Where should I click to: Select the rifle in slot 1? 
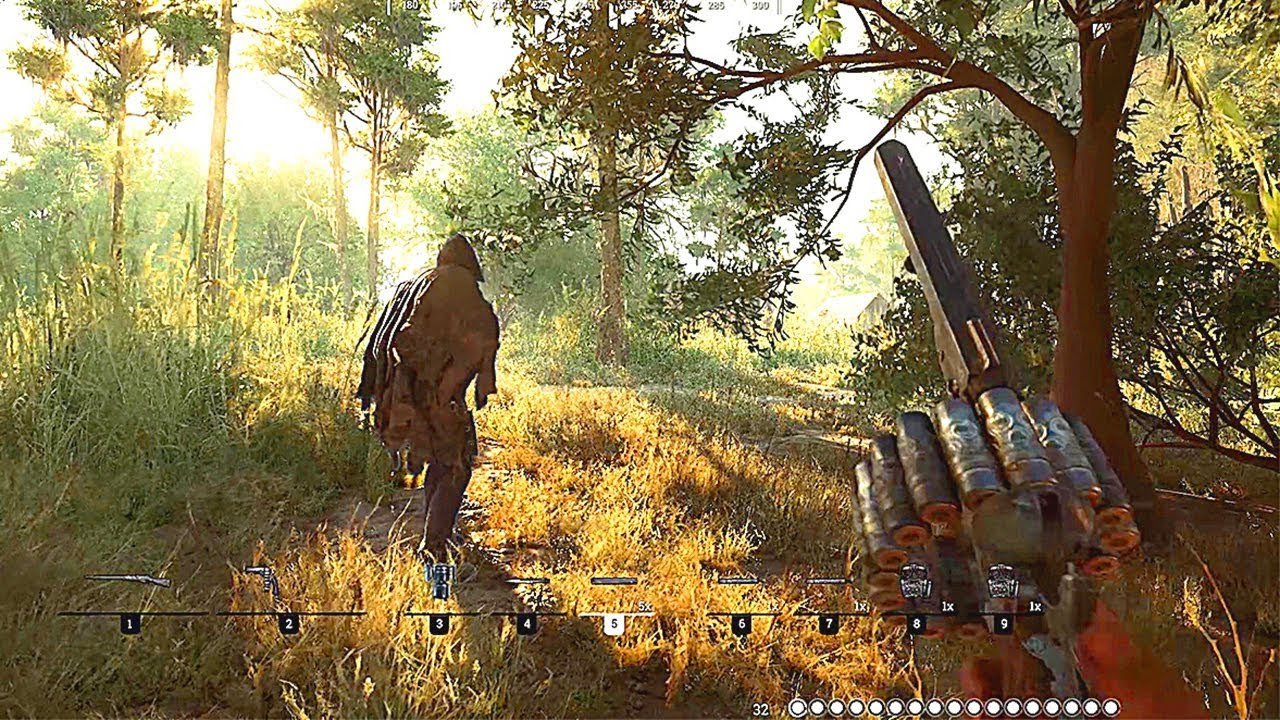(x=127, y=580)
